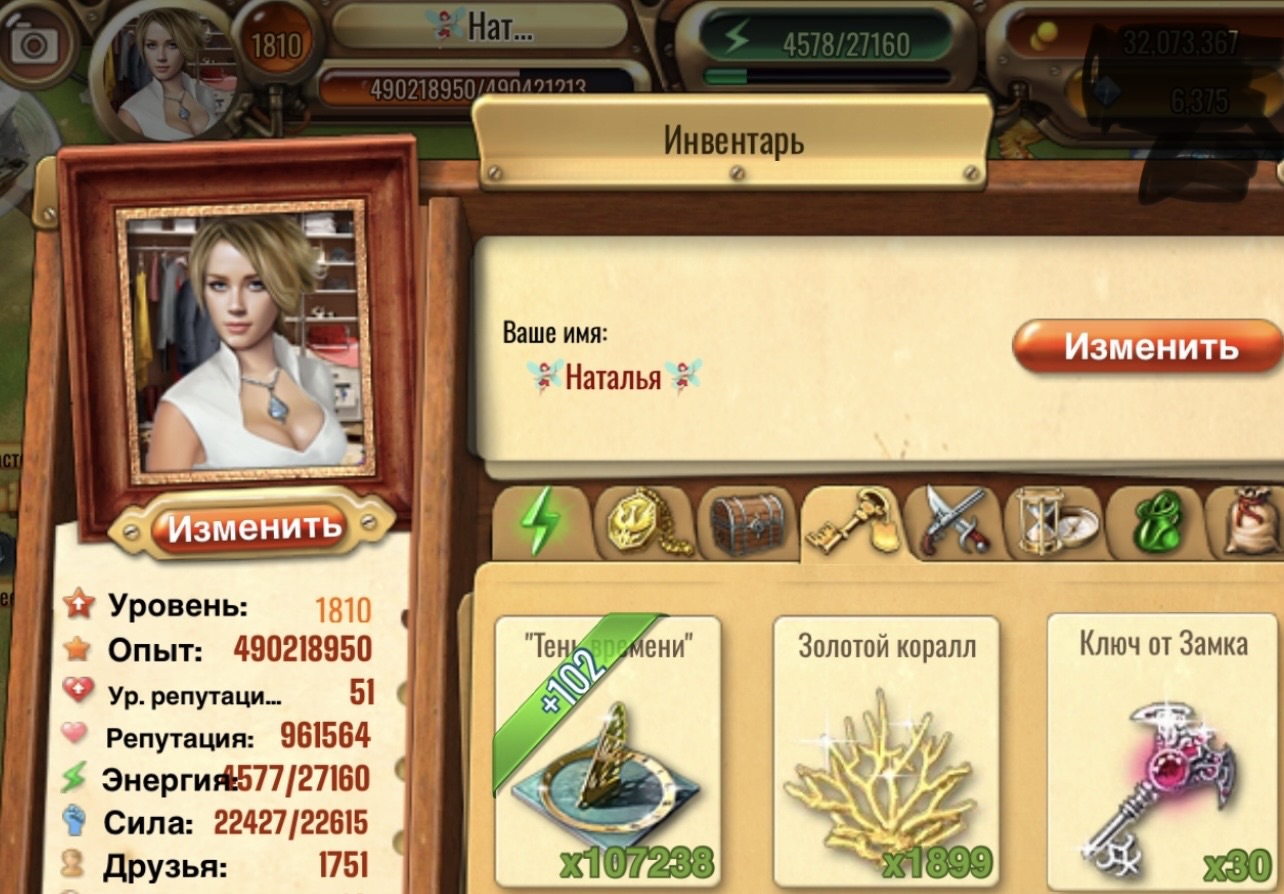The width and height of the screenshot is (1284, 894).
Task: Choose the Ключ от Замка key item
Action: click(x=1162, y=750)
